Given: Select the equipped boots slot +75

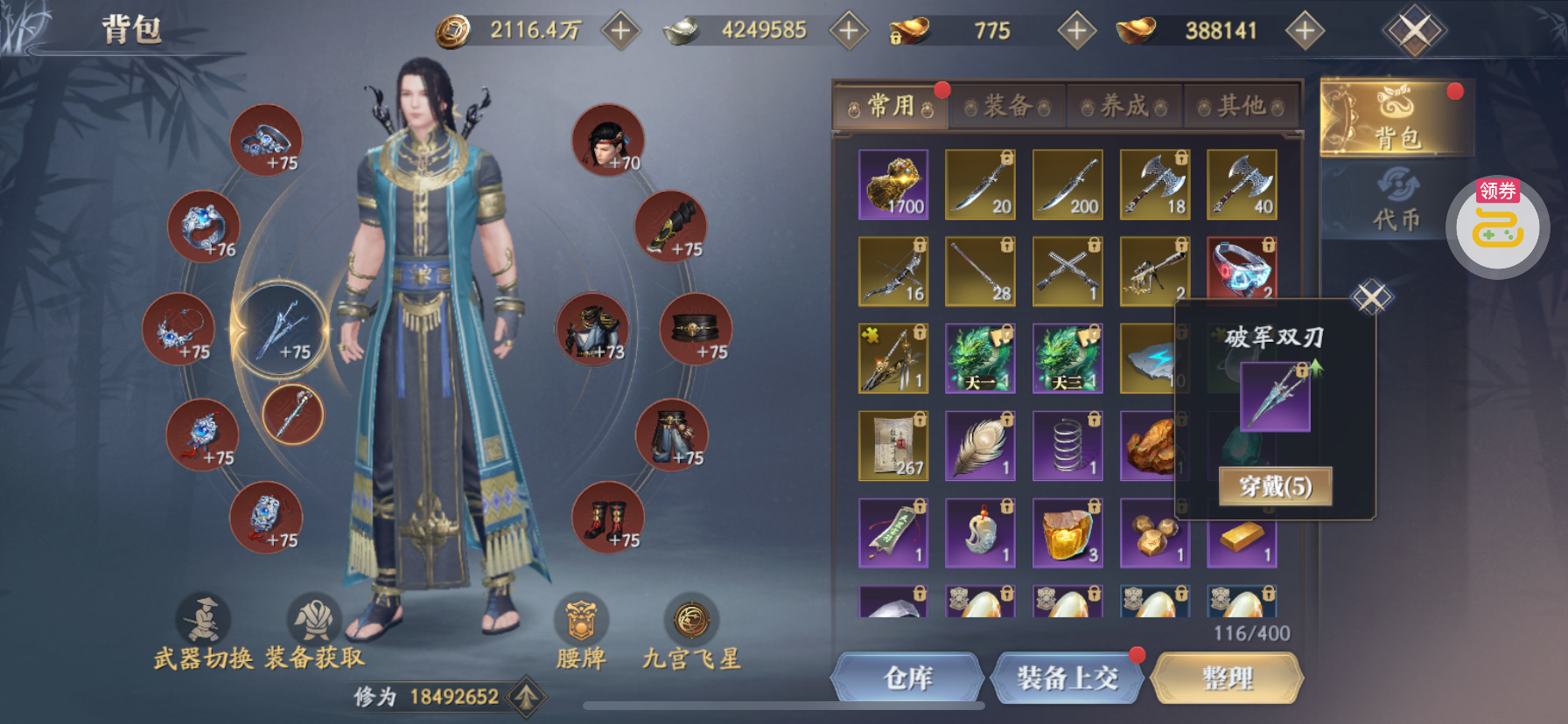Looking at the screenshot, I should point(608,518).
